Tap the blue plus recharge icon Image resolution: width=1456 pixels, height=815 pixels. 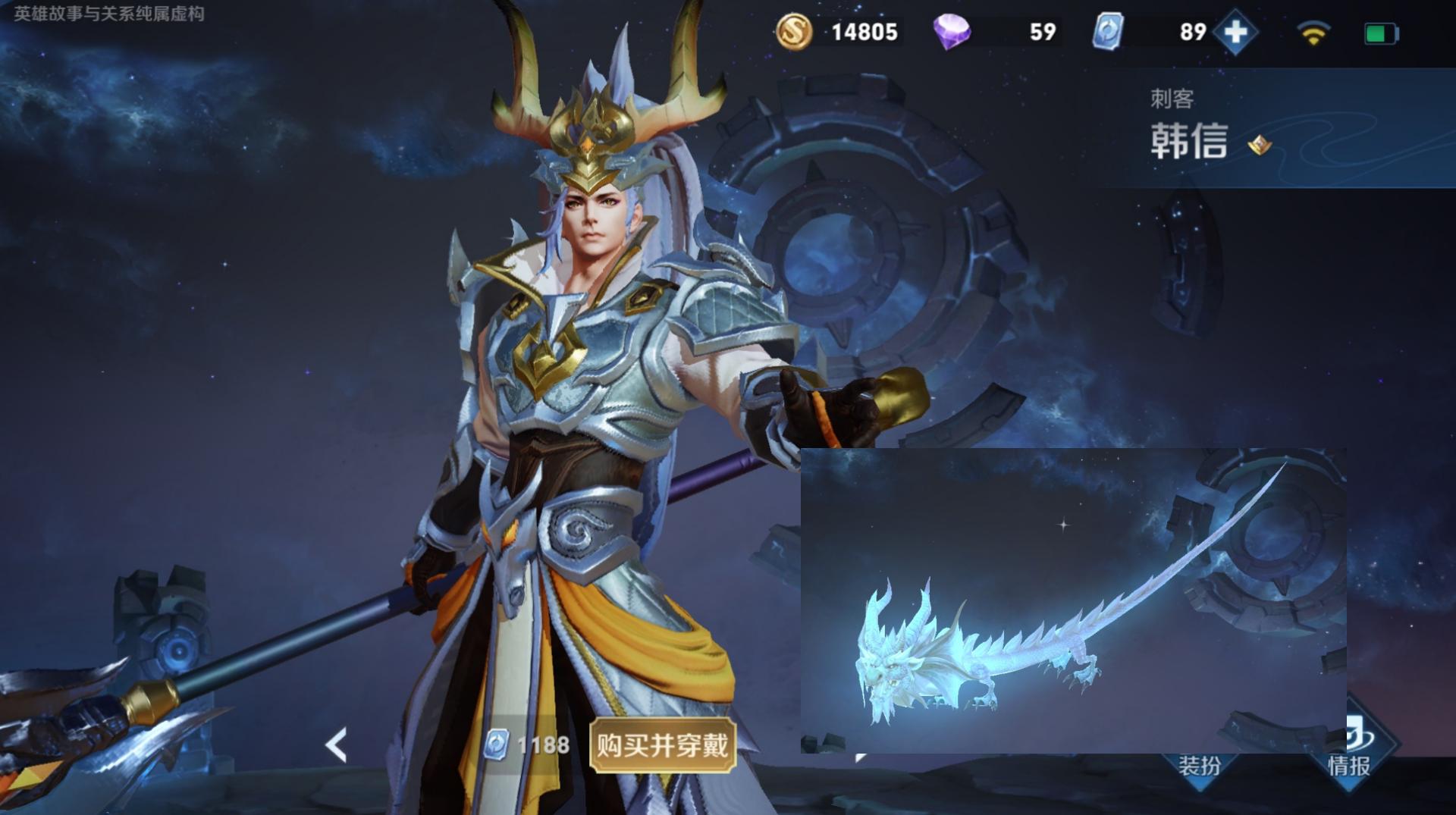[x=1235, y=32]
